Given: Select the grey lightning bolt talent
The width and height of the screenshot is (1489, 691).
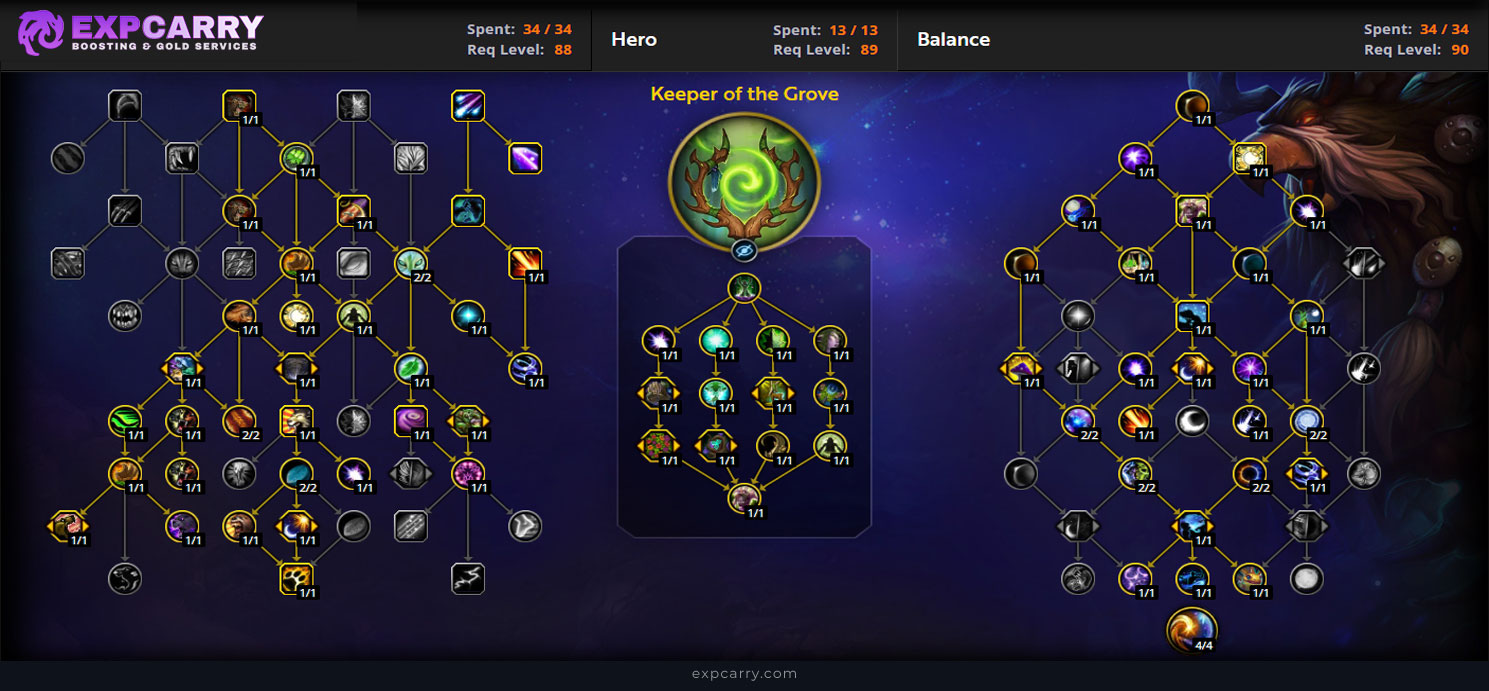Looking at the screenshot, I should click(x=468, y=577).
